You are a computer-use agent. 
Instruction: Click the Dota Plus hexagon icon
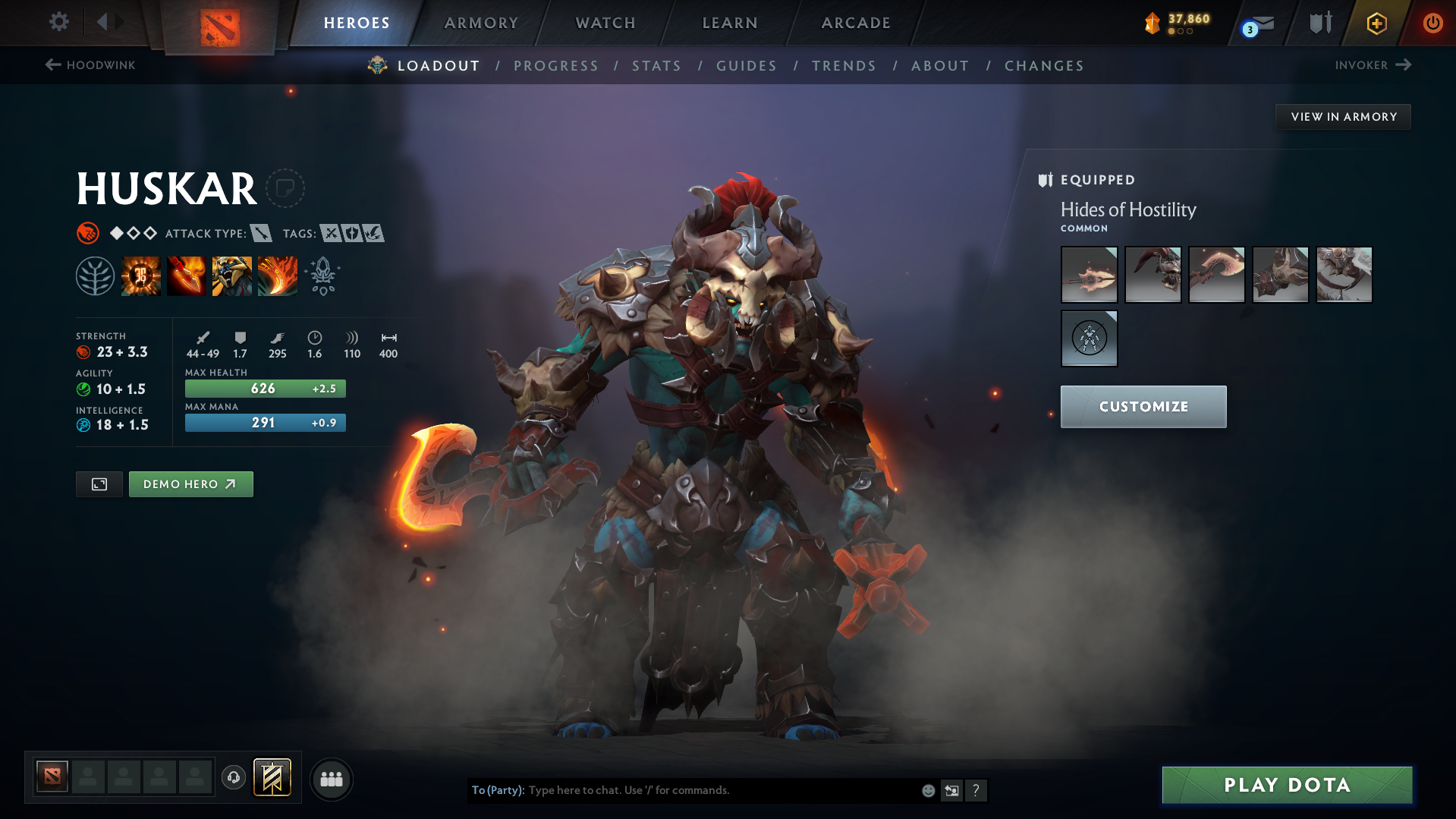tap(1376, 23)
